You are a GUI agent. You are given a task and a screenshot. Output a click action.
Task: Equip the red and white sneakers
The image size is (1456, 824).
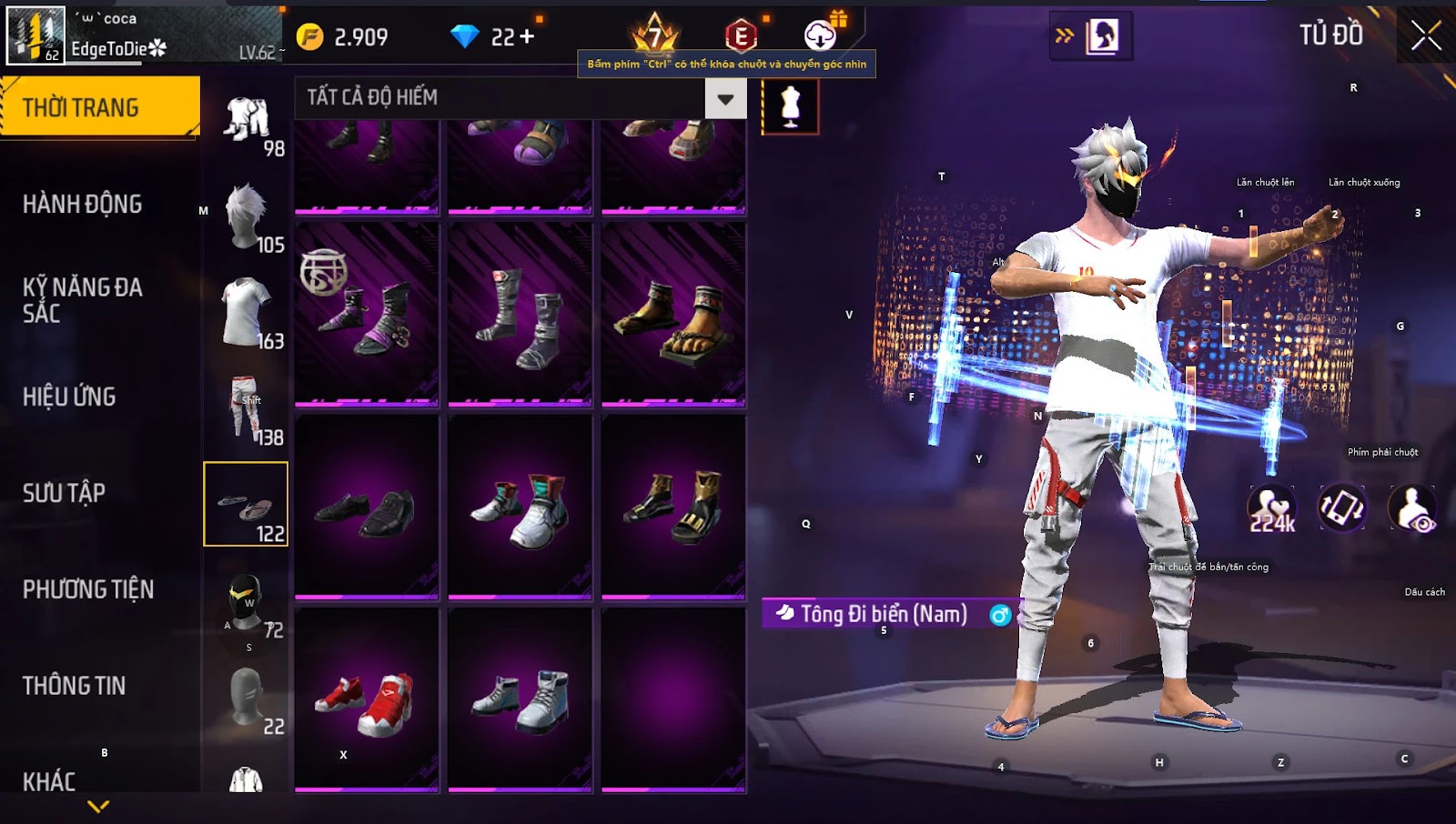[367, 701]
